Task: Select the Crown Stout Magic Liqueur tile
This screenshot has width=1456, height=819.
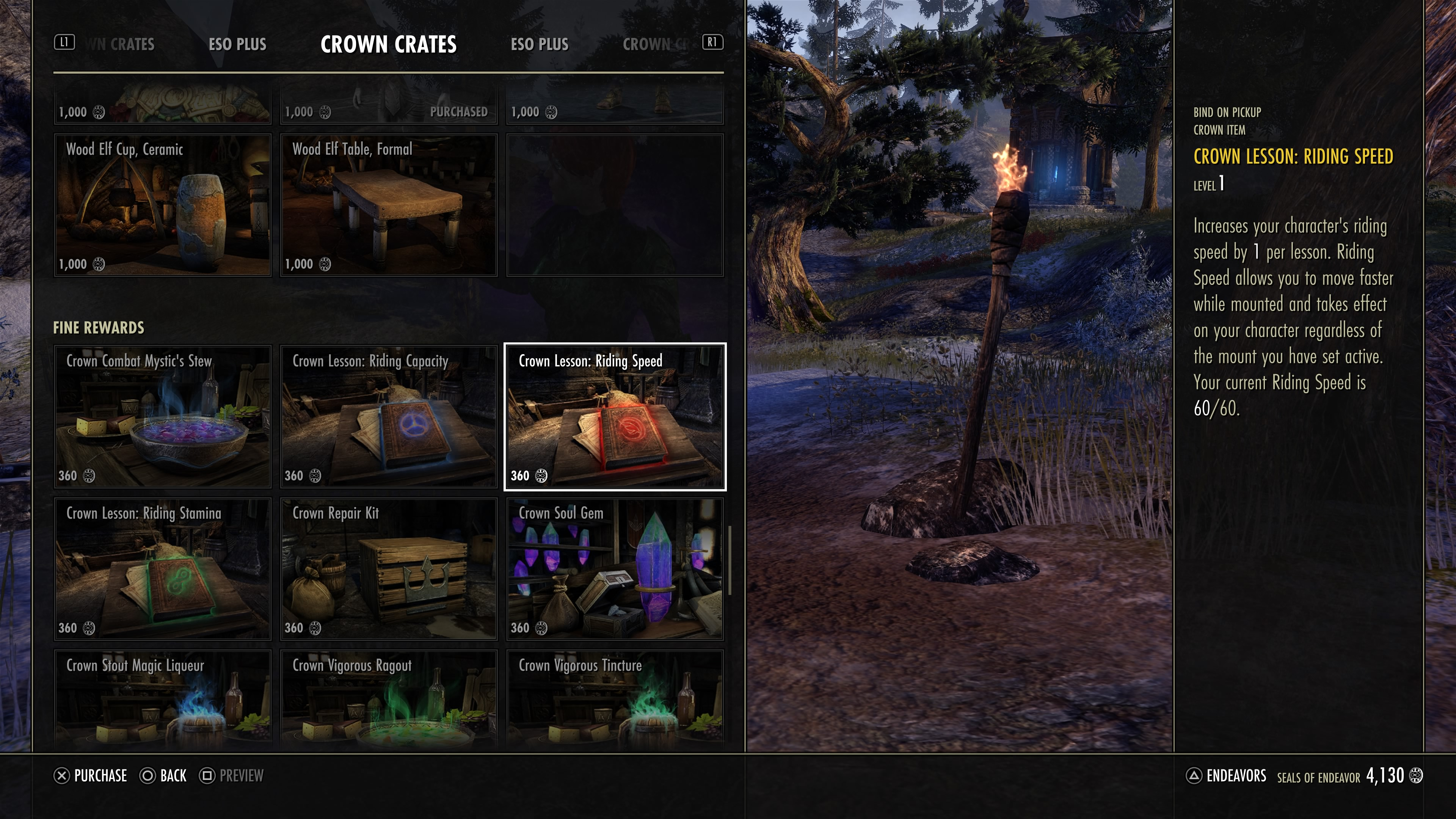Action: tap(162, 700)
